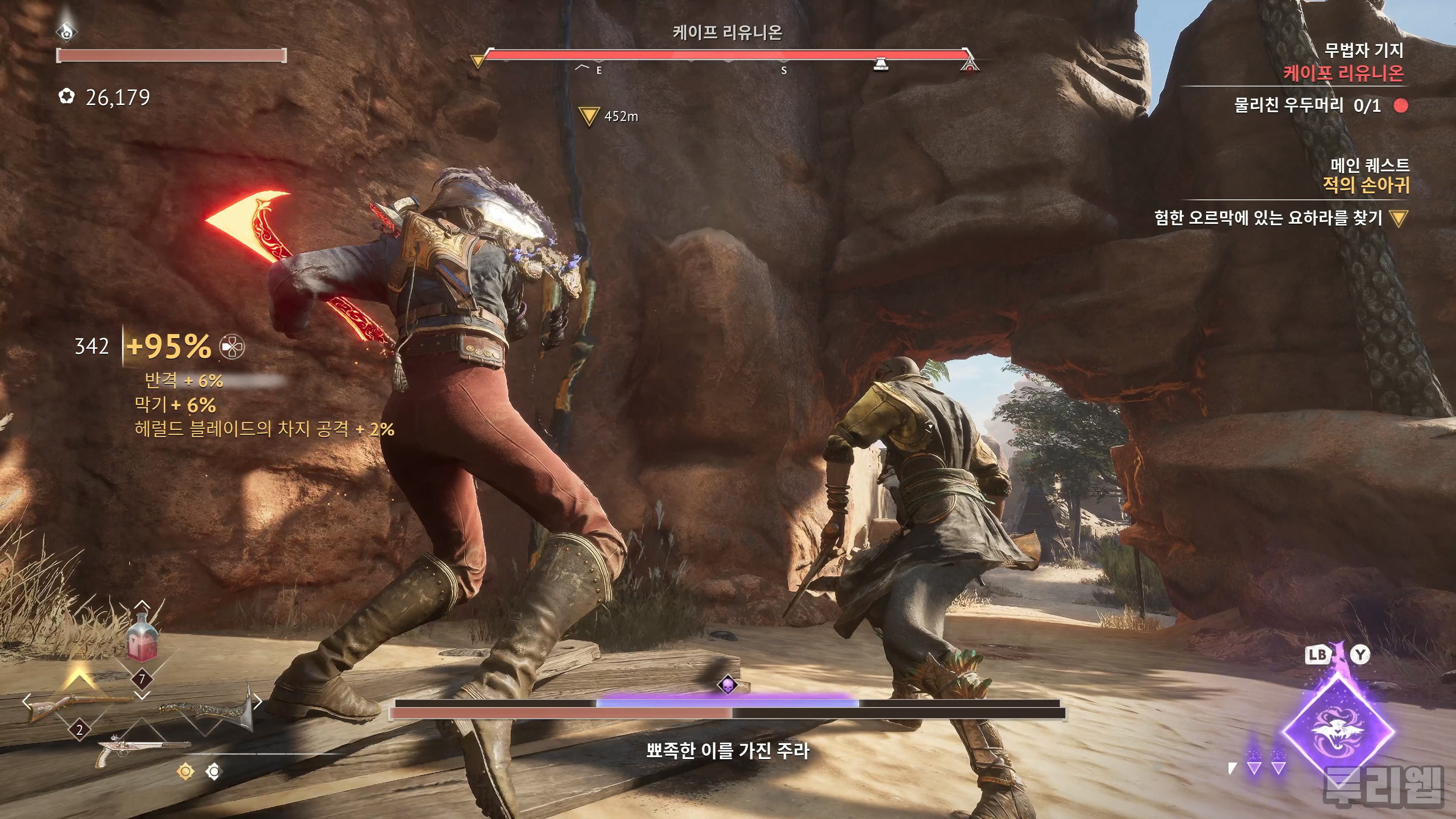Click the yellow 452m waypoint marker
This screenshot has height=819, width=1456.
coord(589,116)
